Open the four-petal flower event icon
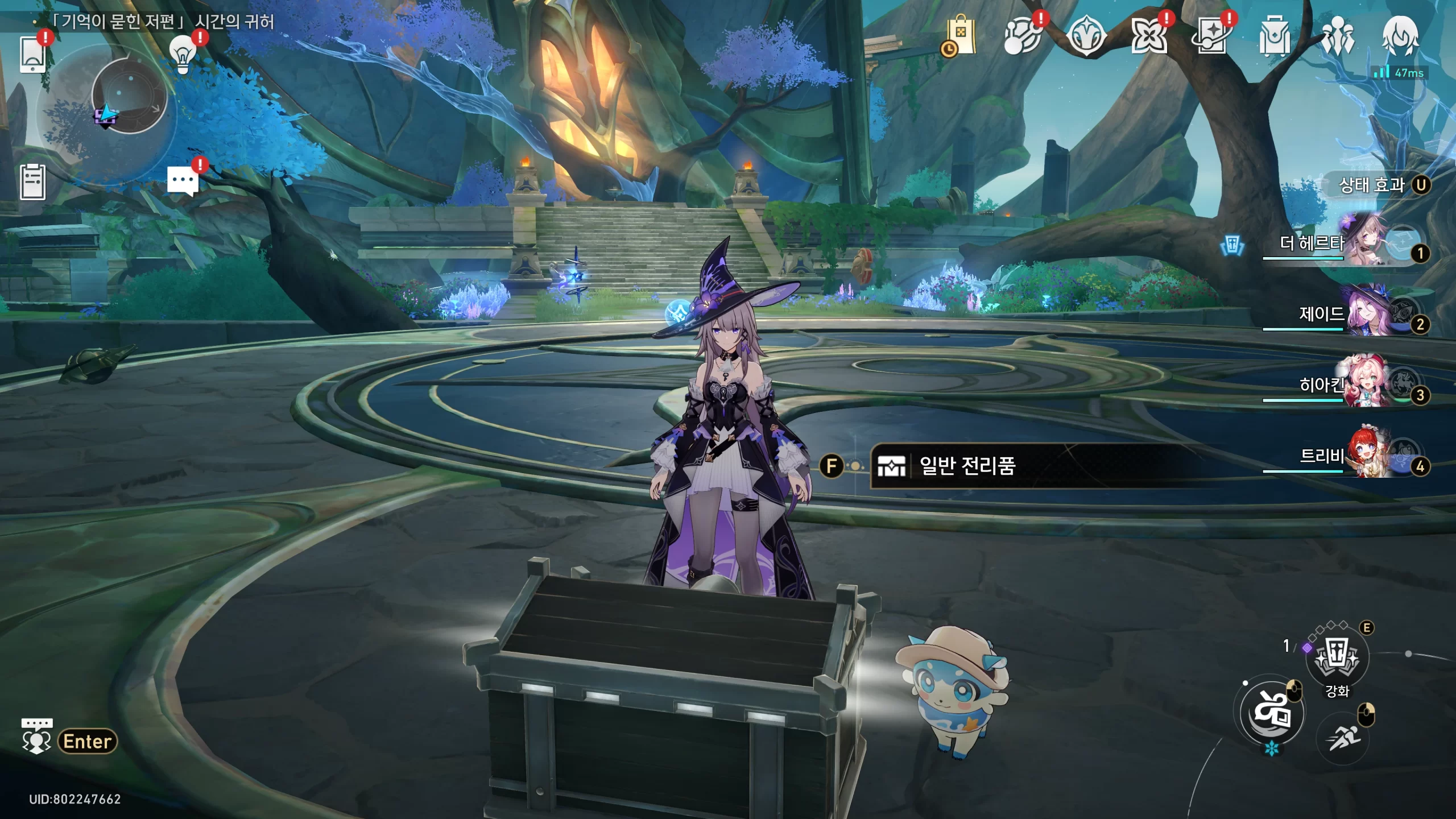Screen dimensions: 1456x819 [x=1149, y=36]
